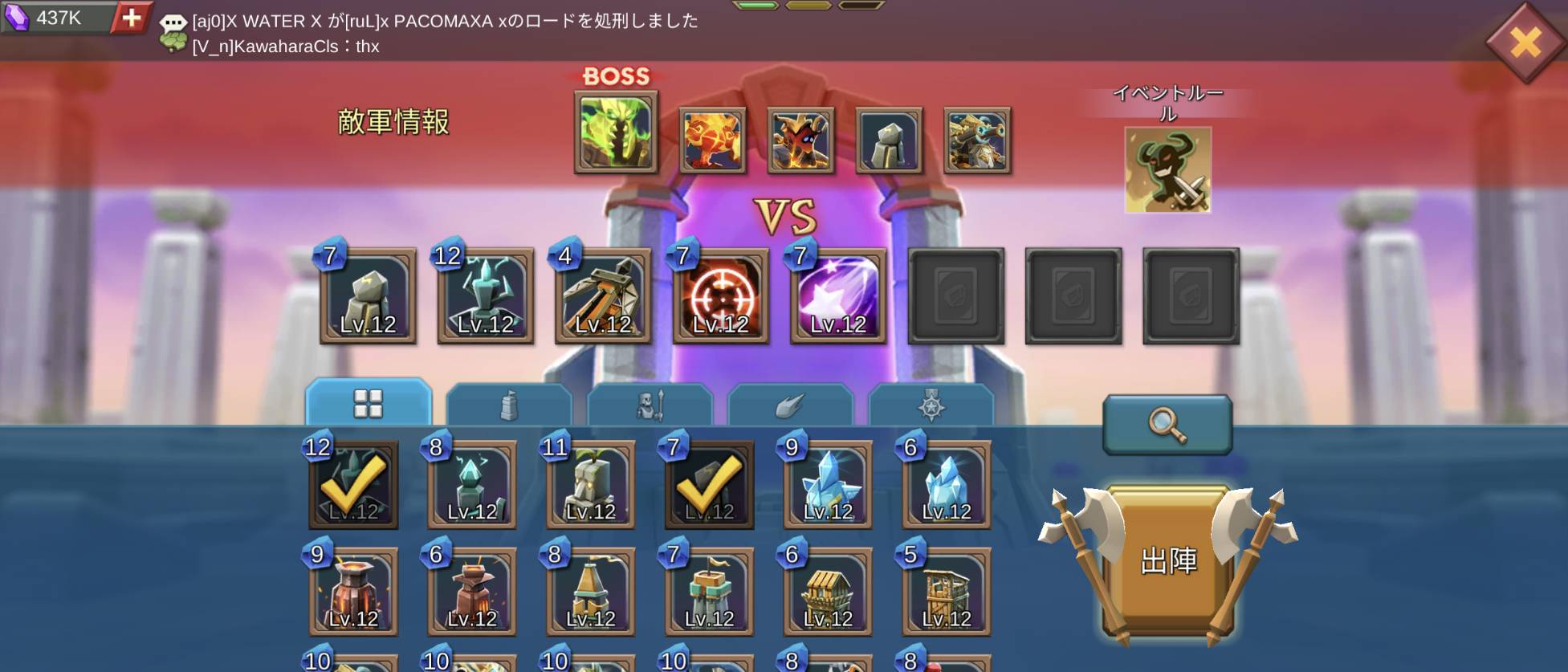Screen dimensions: 1568x672
Task: Inspect the lava fire enemy portrait
Action: click(x=712, y=141)
